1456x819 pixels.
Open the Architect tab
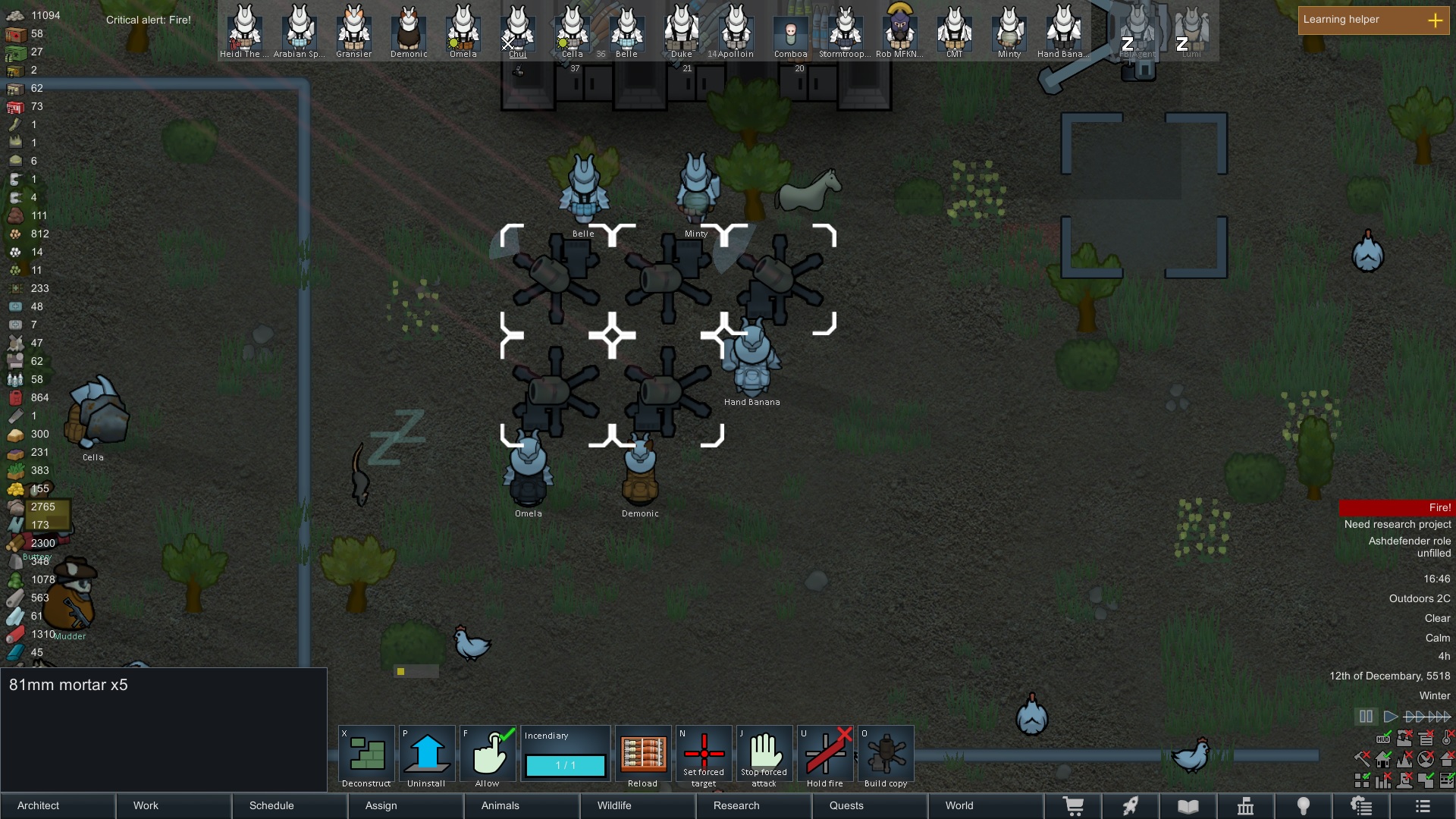point(58,805)
